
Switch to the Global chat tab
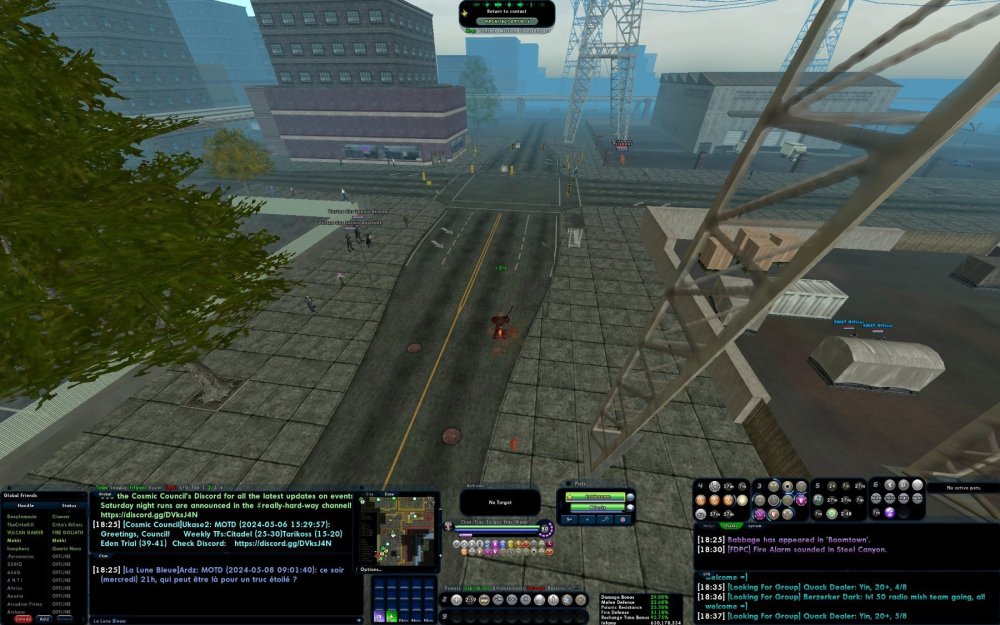coord(105,494)
